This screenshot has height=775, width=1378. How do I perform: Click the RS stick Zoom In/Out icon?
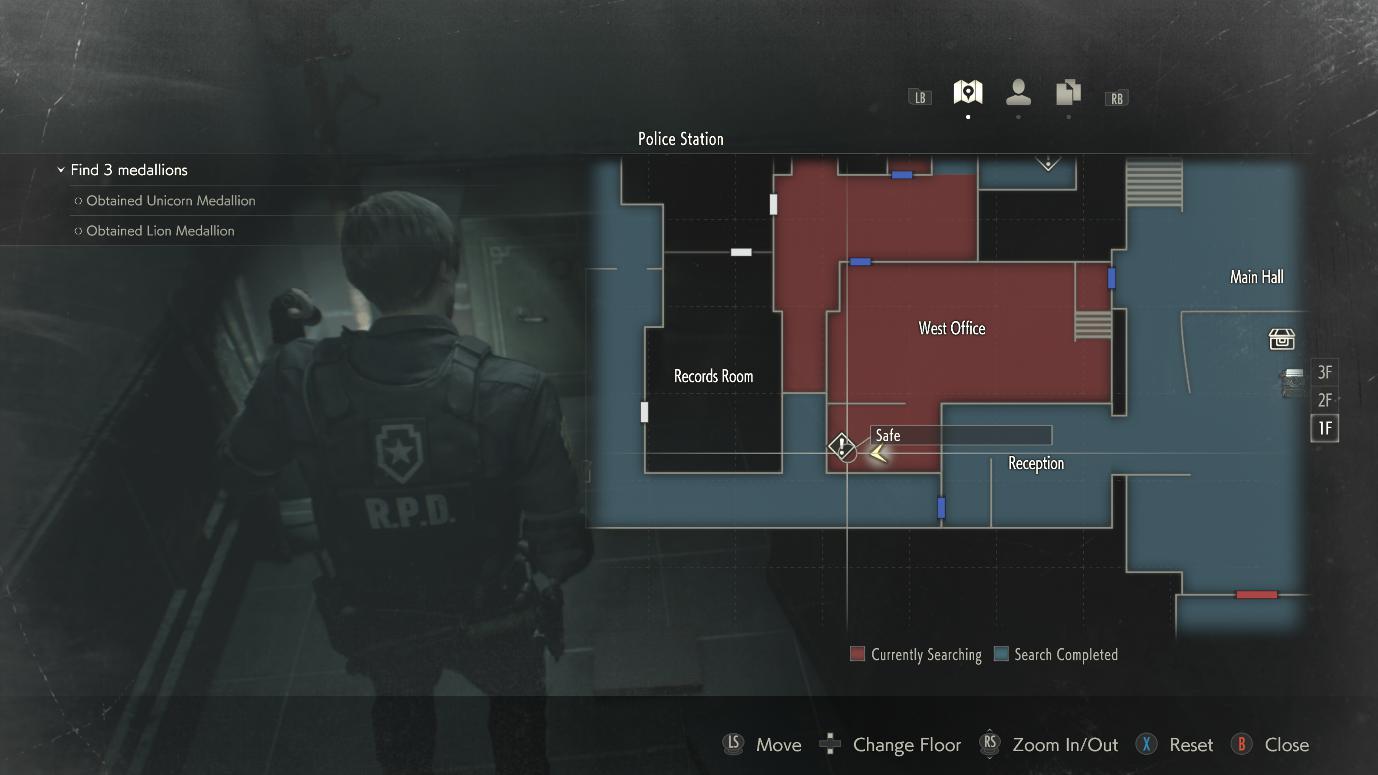point(990,744)
